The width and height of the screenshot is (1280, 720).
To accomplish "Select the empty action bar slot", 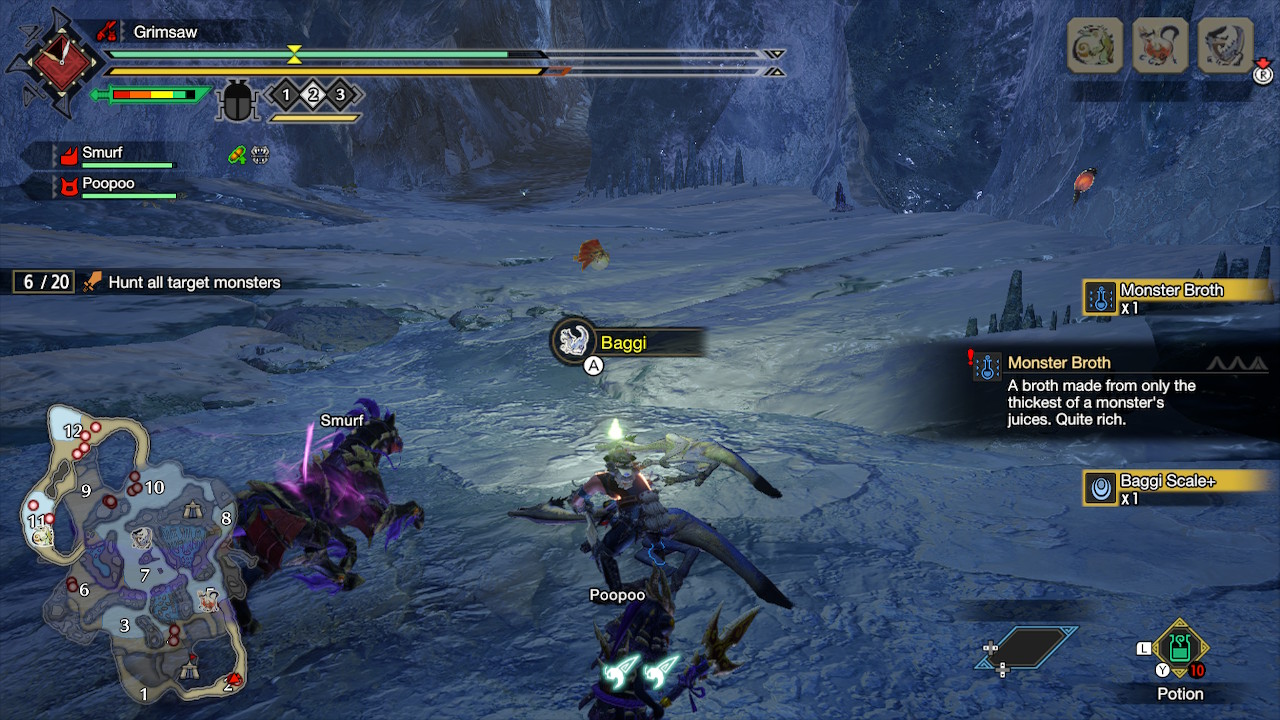I will coord(1026,647).
